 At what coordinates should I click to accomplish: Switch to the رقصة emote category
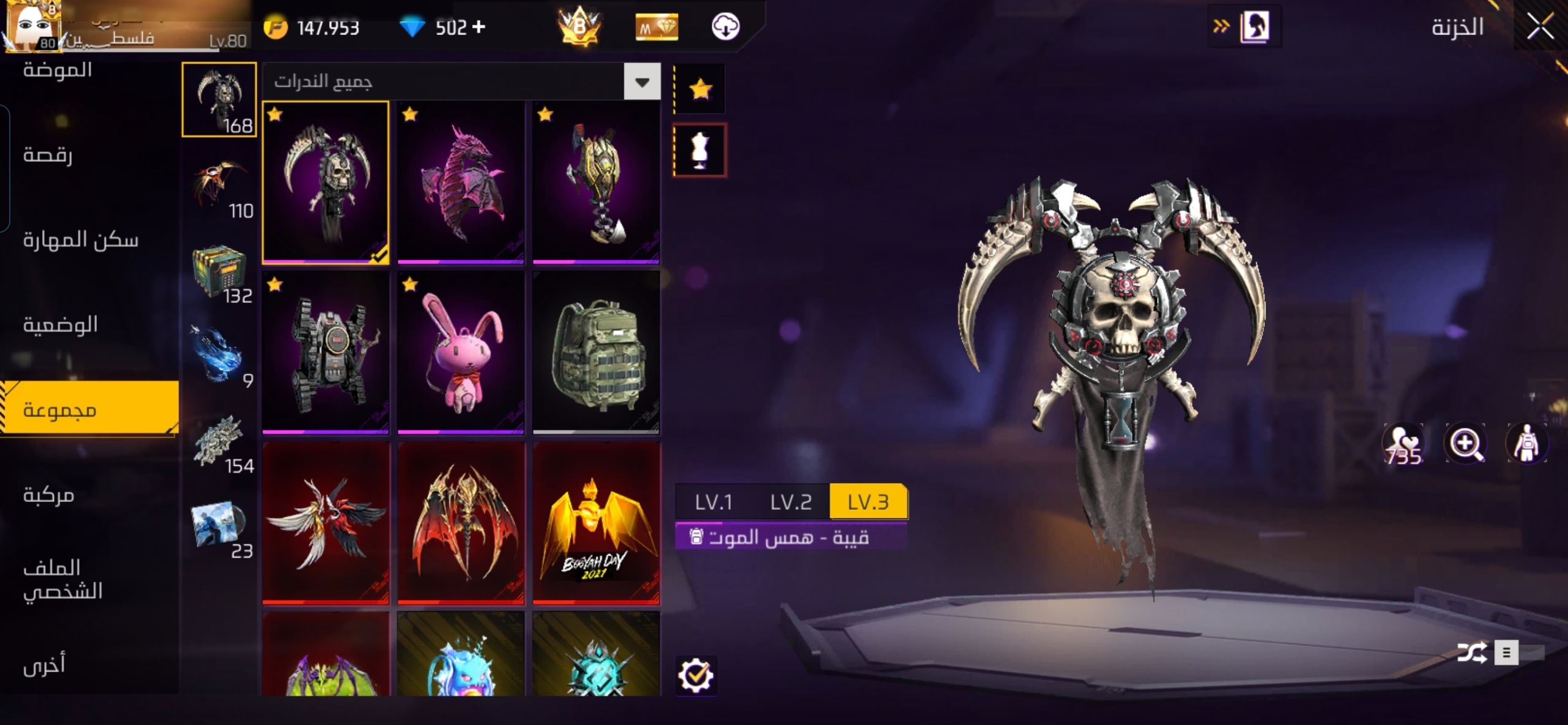point(48,154)
